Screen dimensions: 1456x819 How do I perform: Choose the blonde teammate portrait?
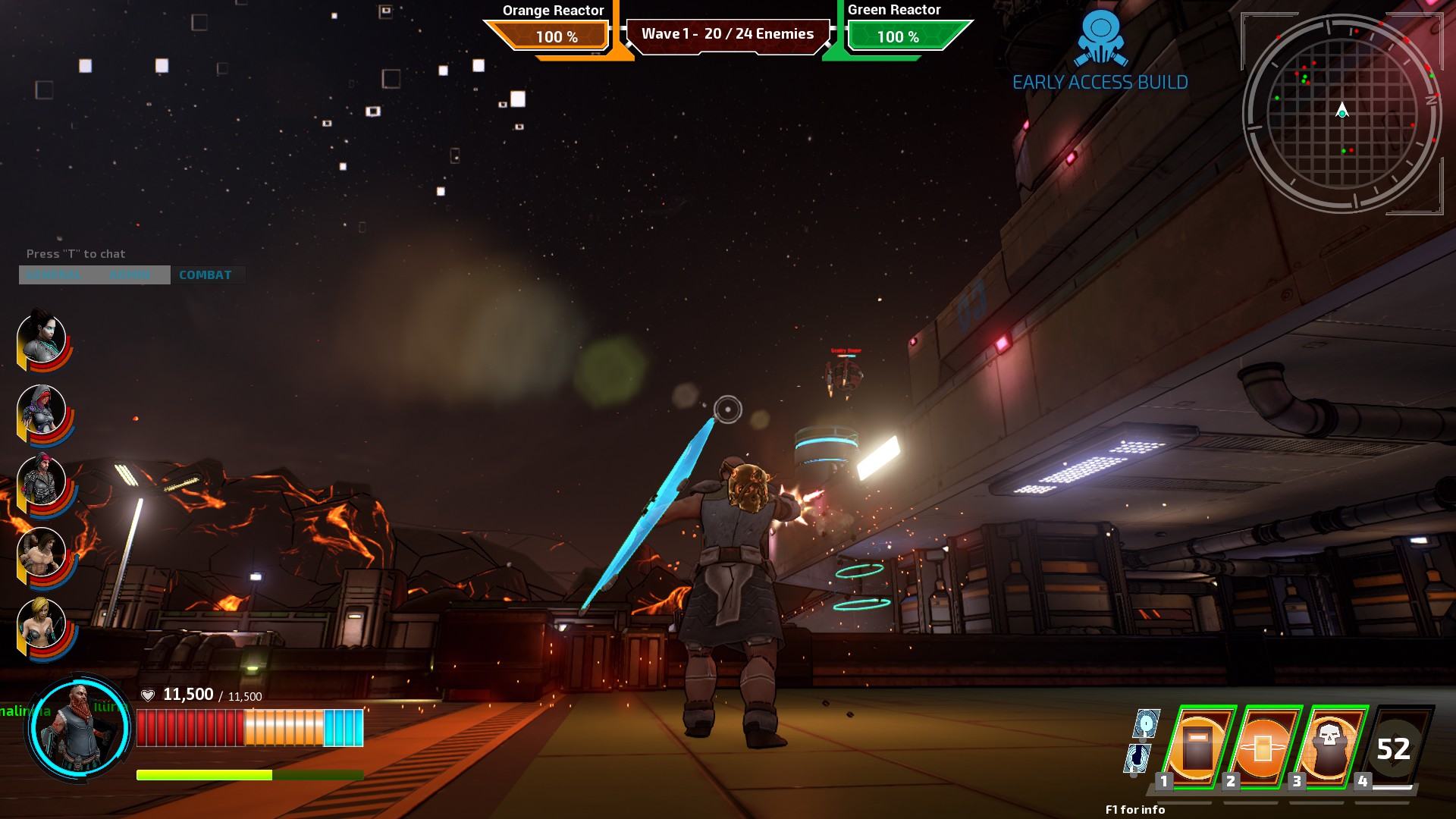[42, 624]
